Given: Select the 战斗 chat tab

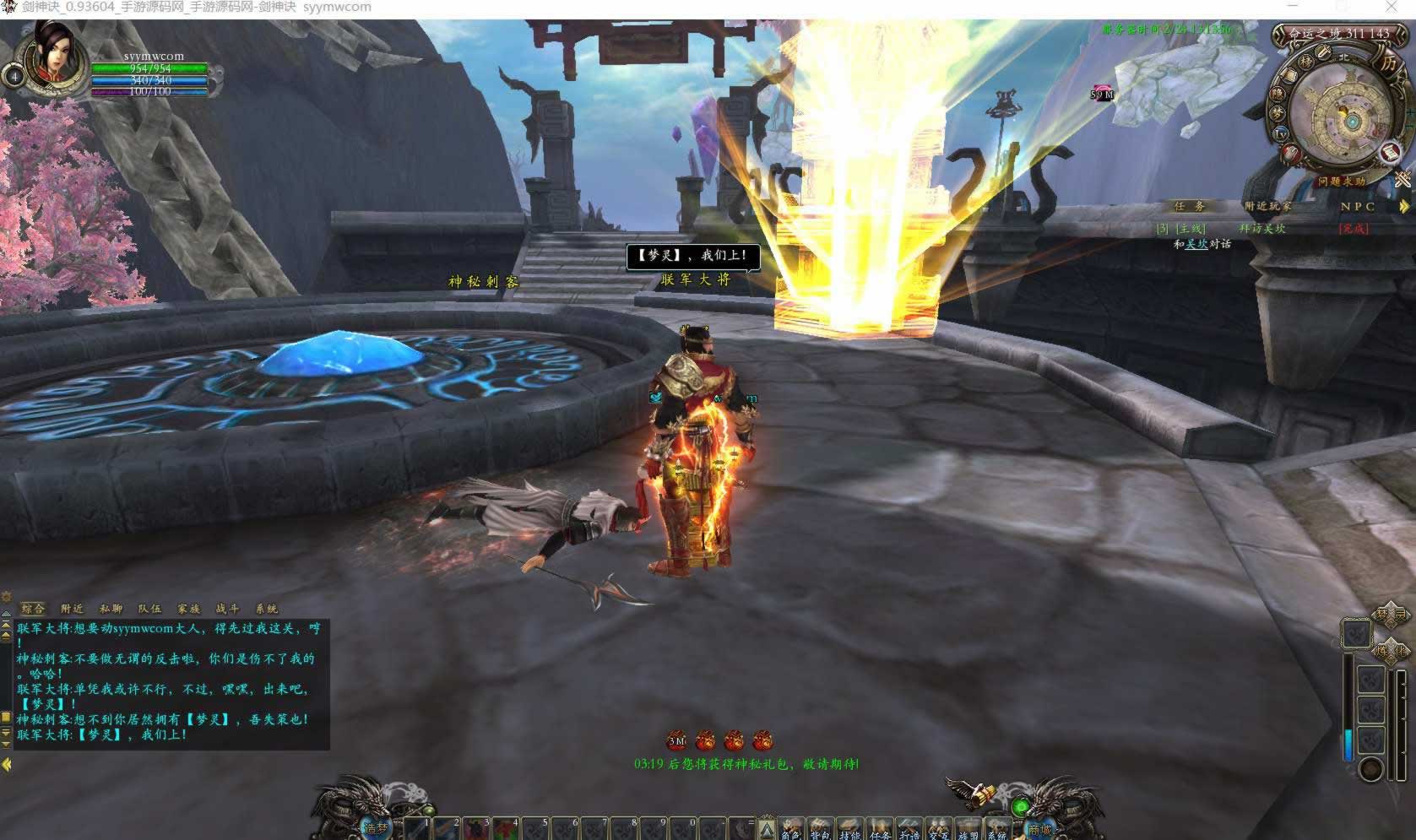Looking at the screenshot, I should [x=227, y=608].
